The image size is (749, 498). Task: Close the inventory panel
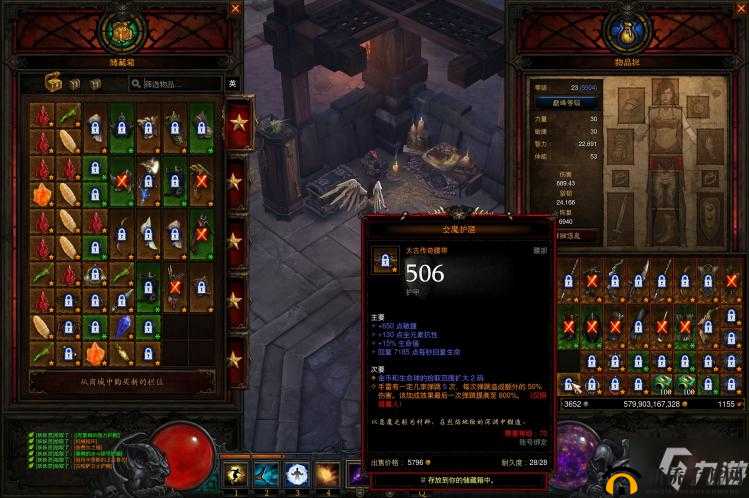[x=741, y=9]
